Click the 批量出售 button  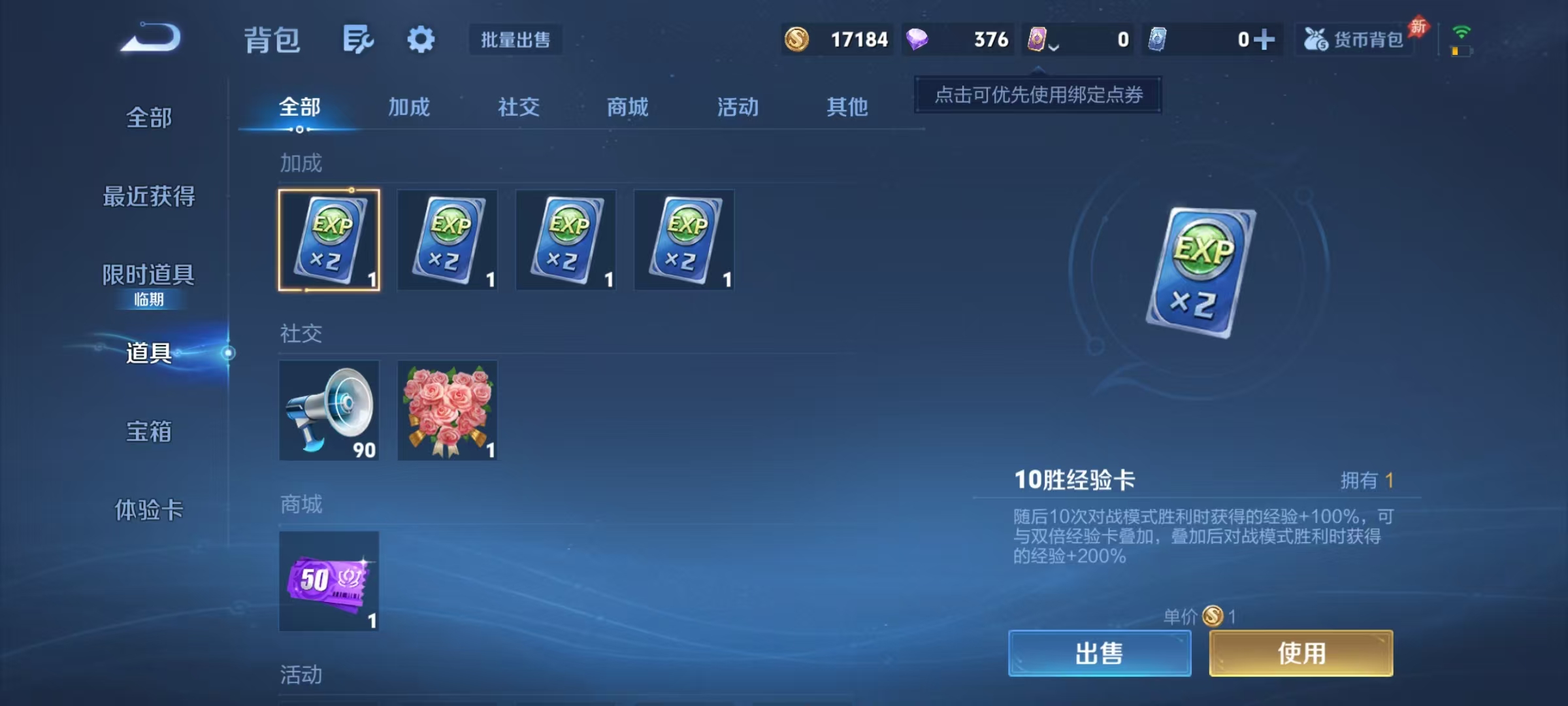[515, 40]
